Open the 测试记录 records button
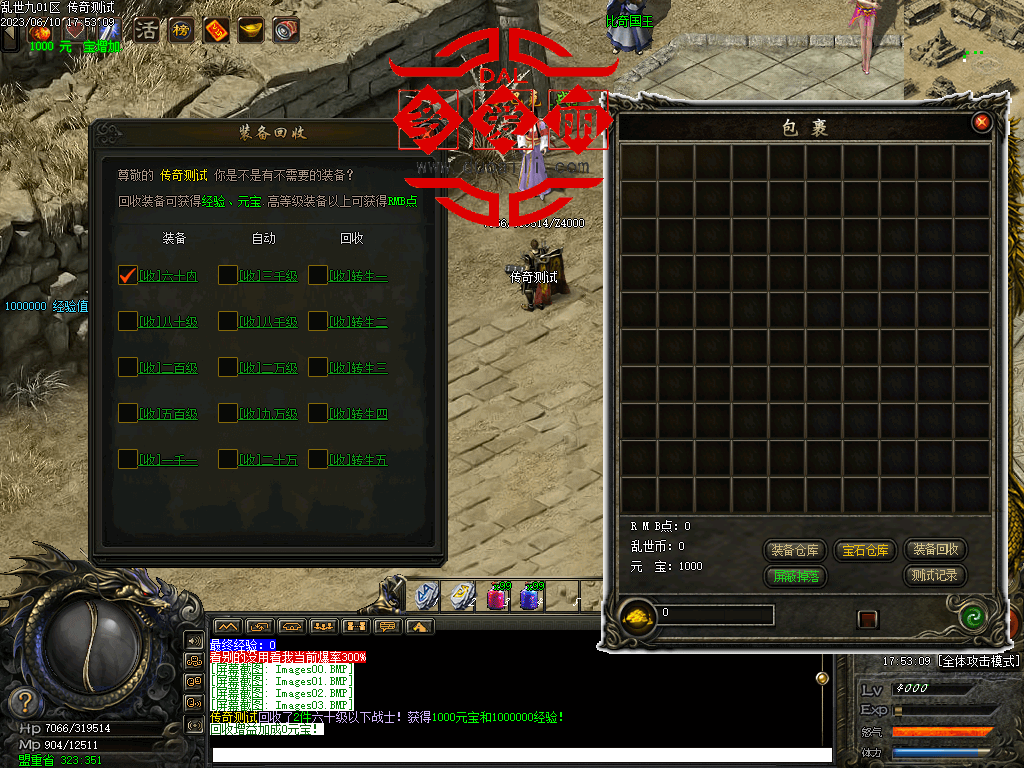 [x=935, y=575]
